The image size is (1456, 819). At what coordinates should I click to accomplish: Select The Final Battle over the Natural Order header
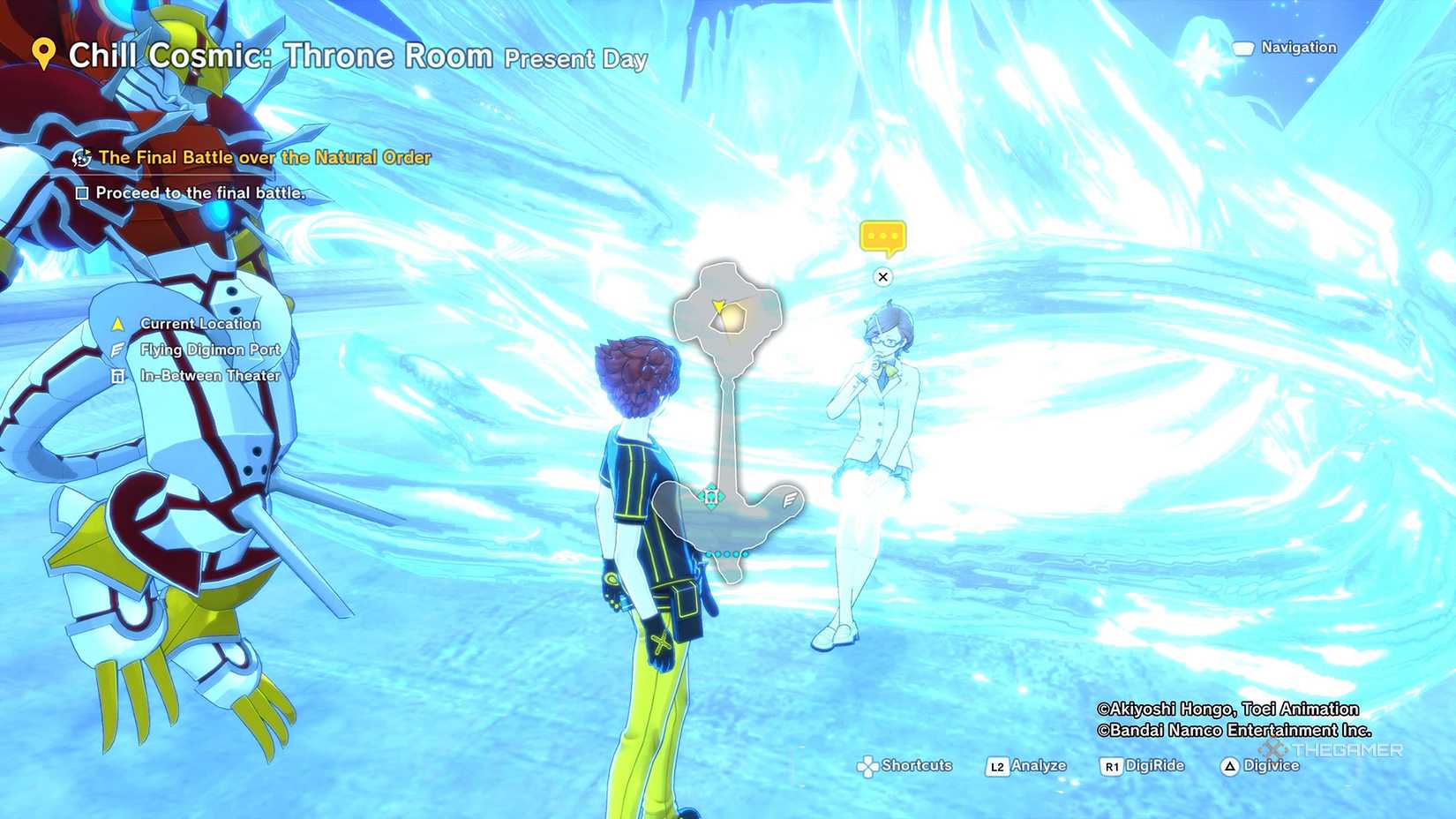[x=265, y=157]
